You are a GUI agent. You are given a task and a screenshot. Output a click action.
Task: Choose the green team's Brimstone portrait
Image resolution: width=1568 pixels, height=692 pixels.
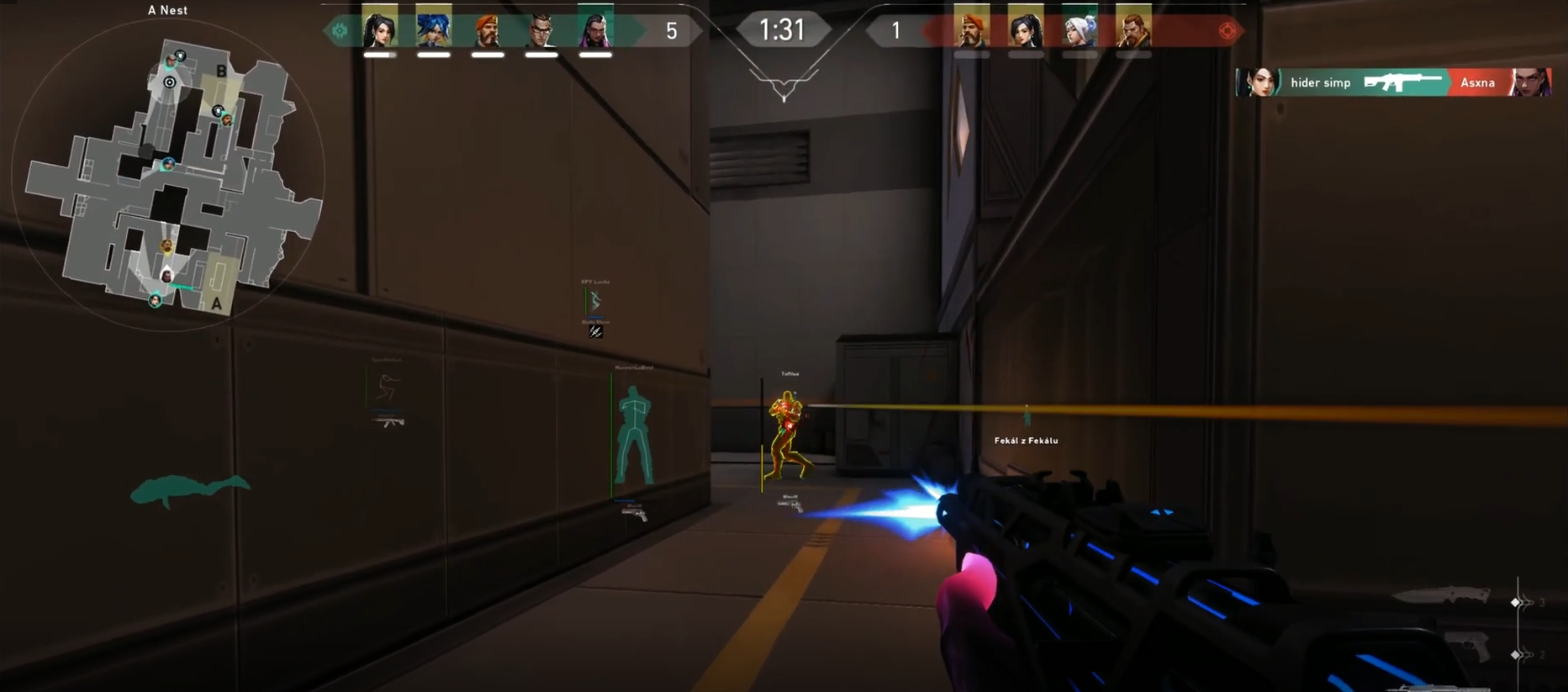[488, 30]
